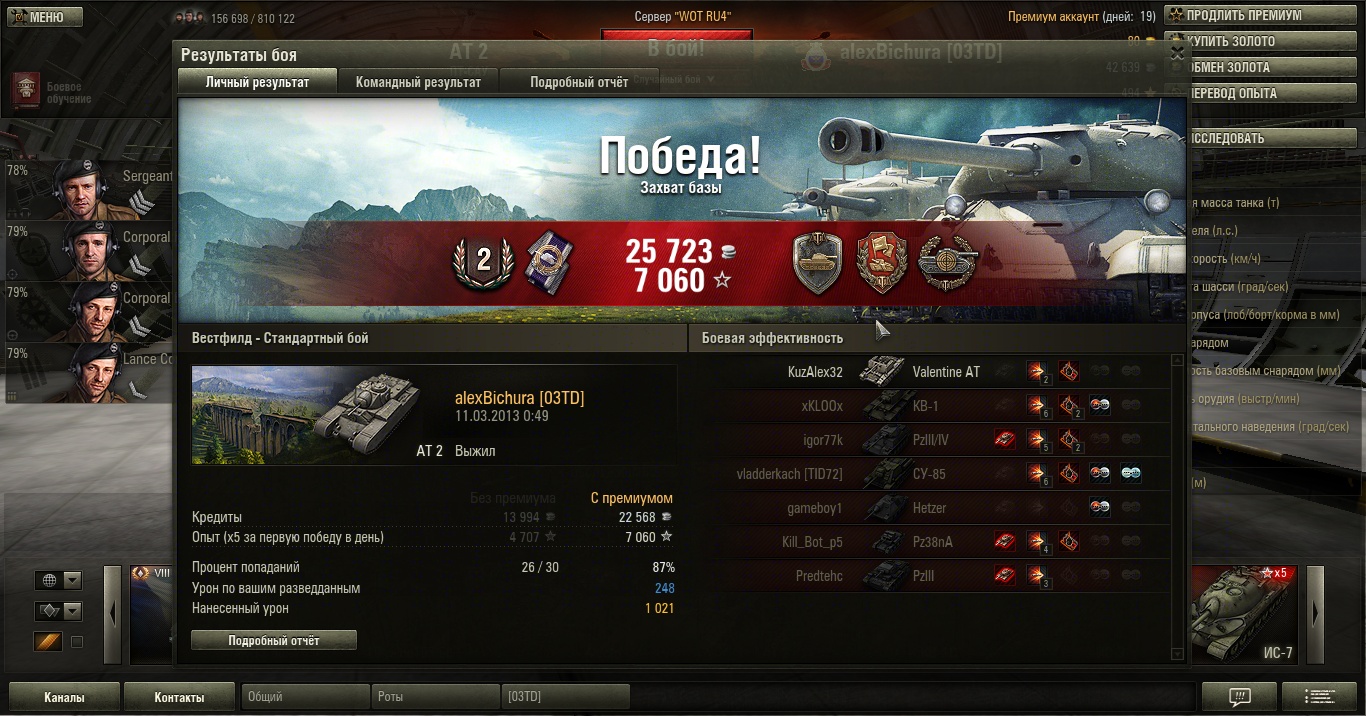Screen dimensions: 1366x716
Task: Click the Подробный отчёт button
Action: coord(273,640)
